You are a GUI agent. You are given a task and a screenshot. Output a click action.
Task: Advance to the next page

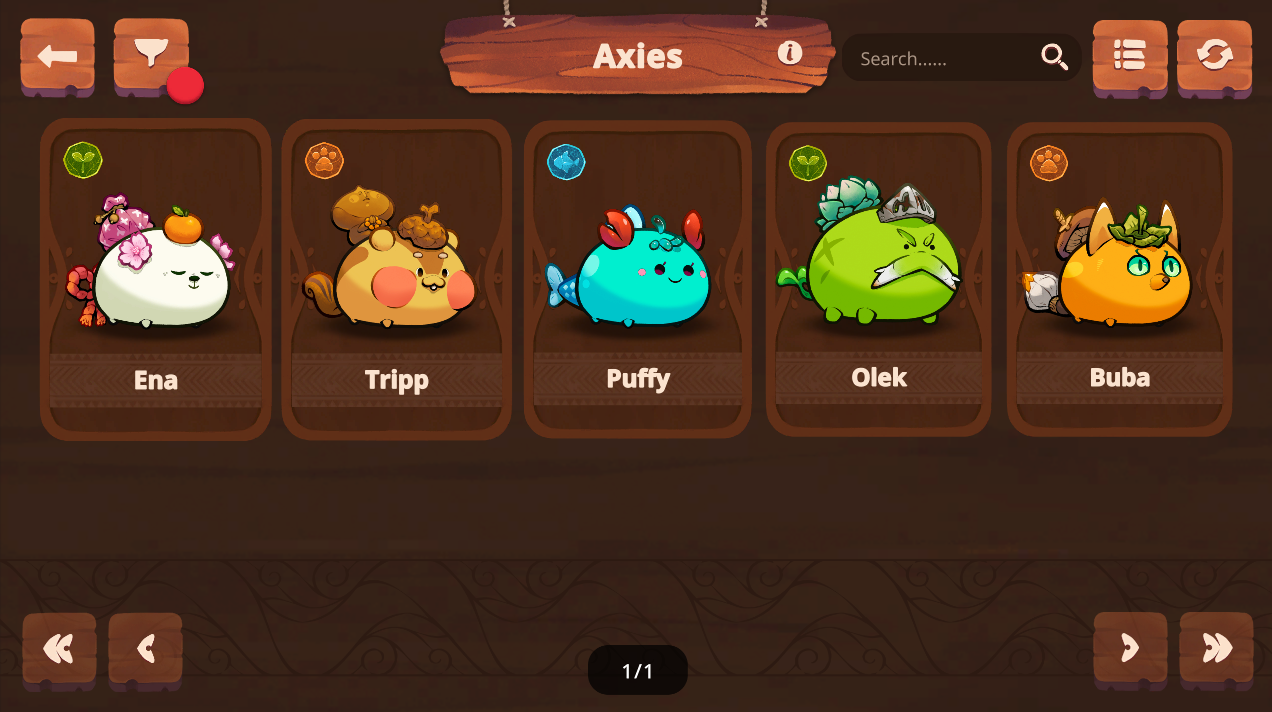(x=1130, y=648)
